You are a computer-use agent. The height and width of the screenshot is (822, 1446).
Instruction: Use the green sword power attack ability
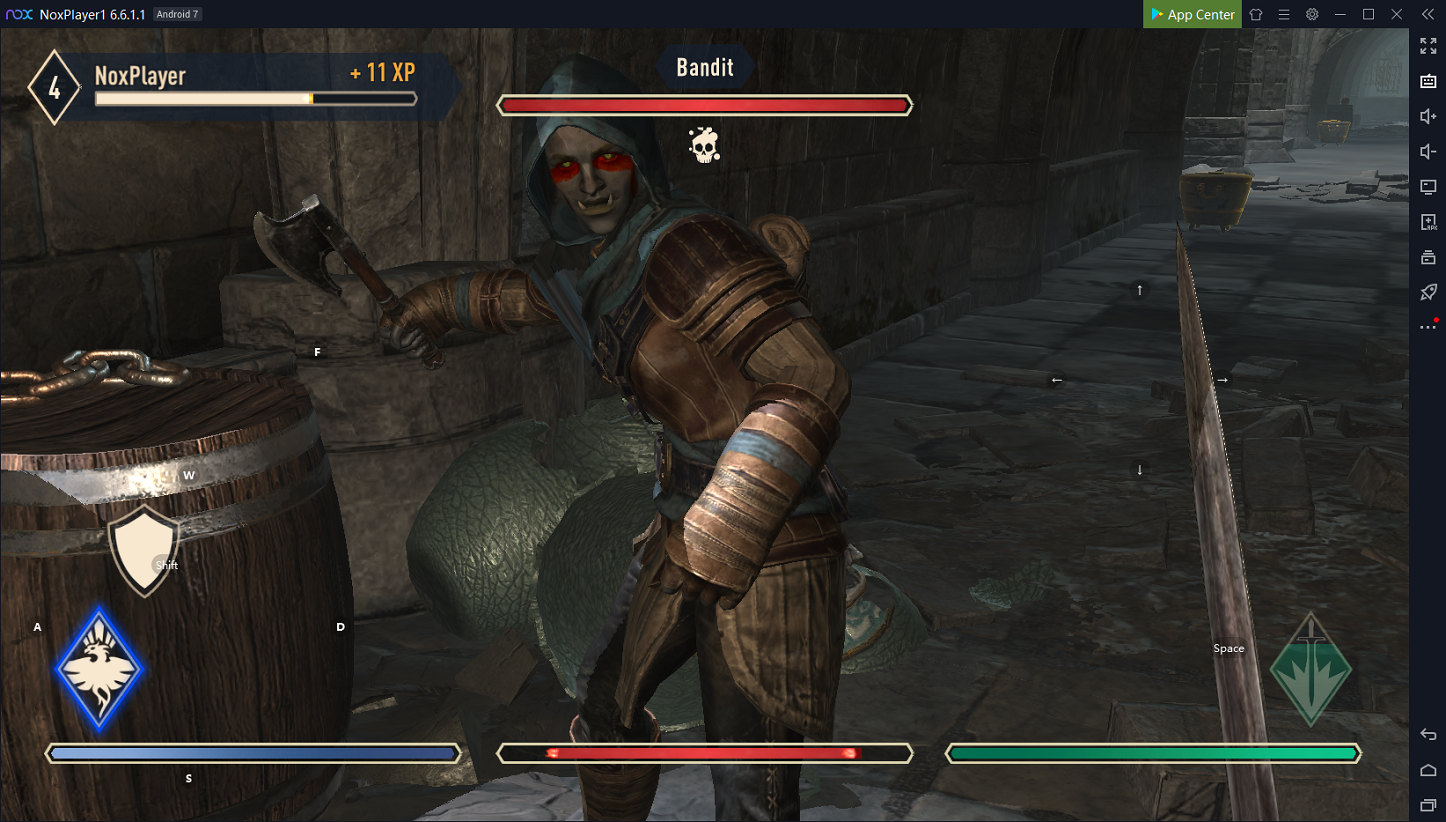click(1310, 670)
